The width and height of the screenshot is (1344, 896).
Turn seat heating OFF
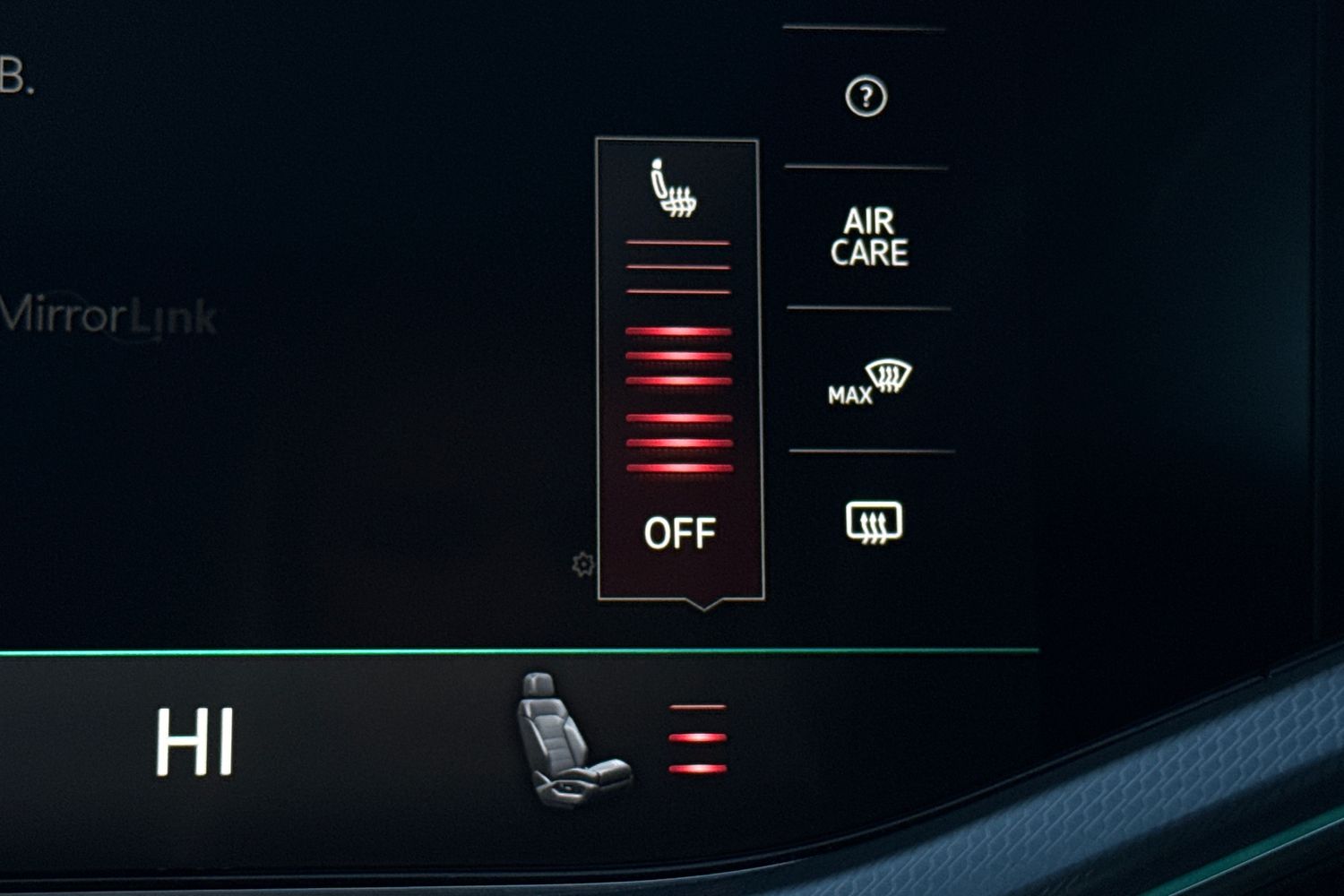click(679, 533)
